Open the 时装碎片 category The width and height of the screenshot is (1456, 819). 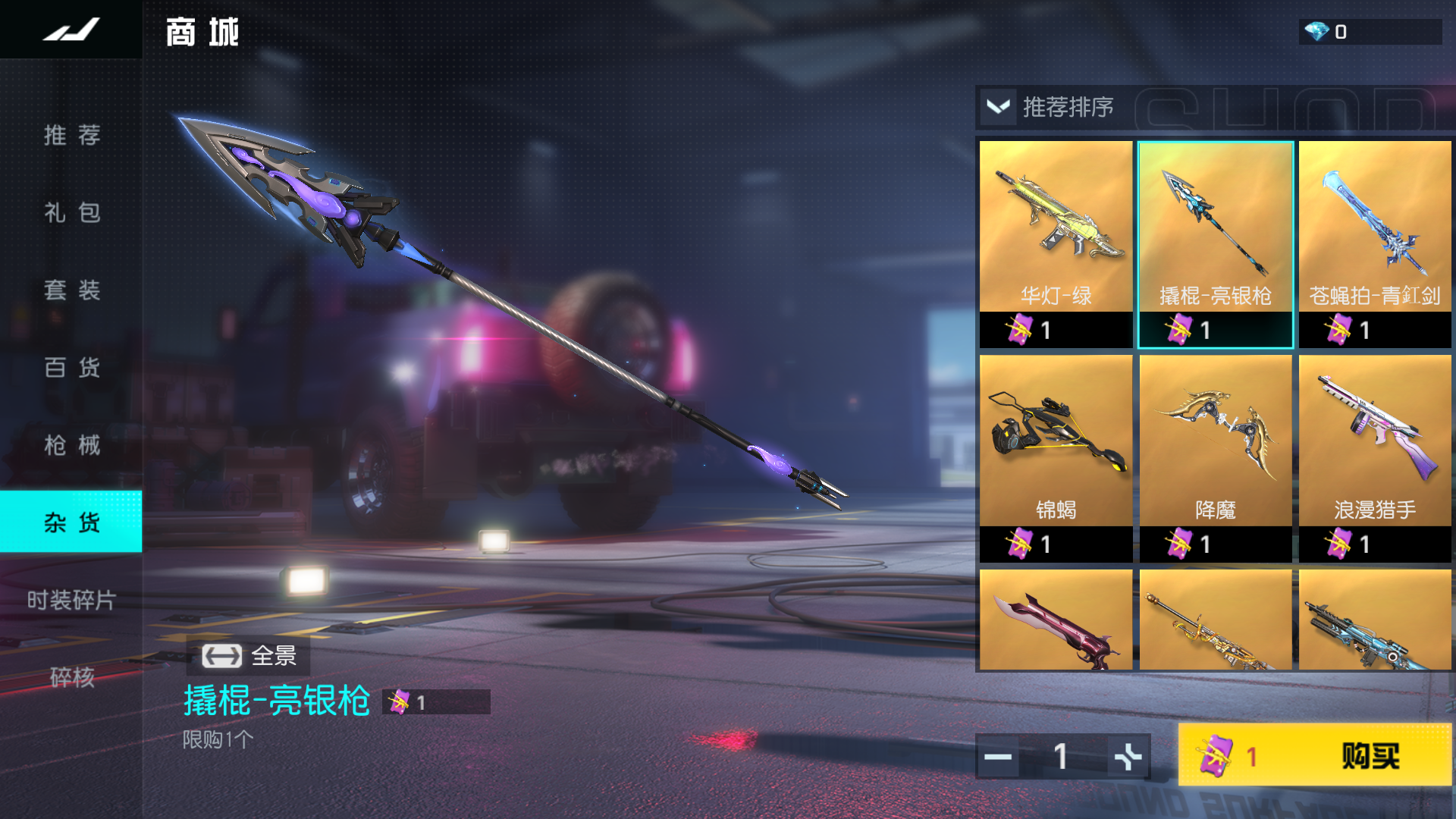click(71, 600)
